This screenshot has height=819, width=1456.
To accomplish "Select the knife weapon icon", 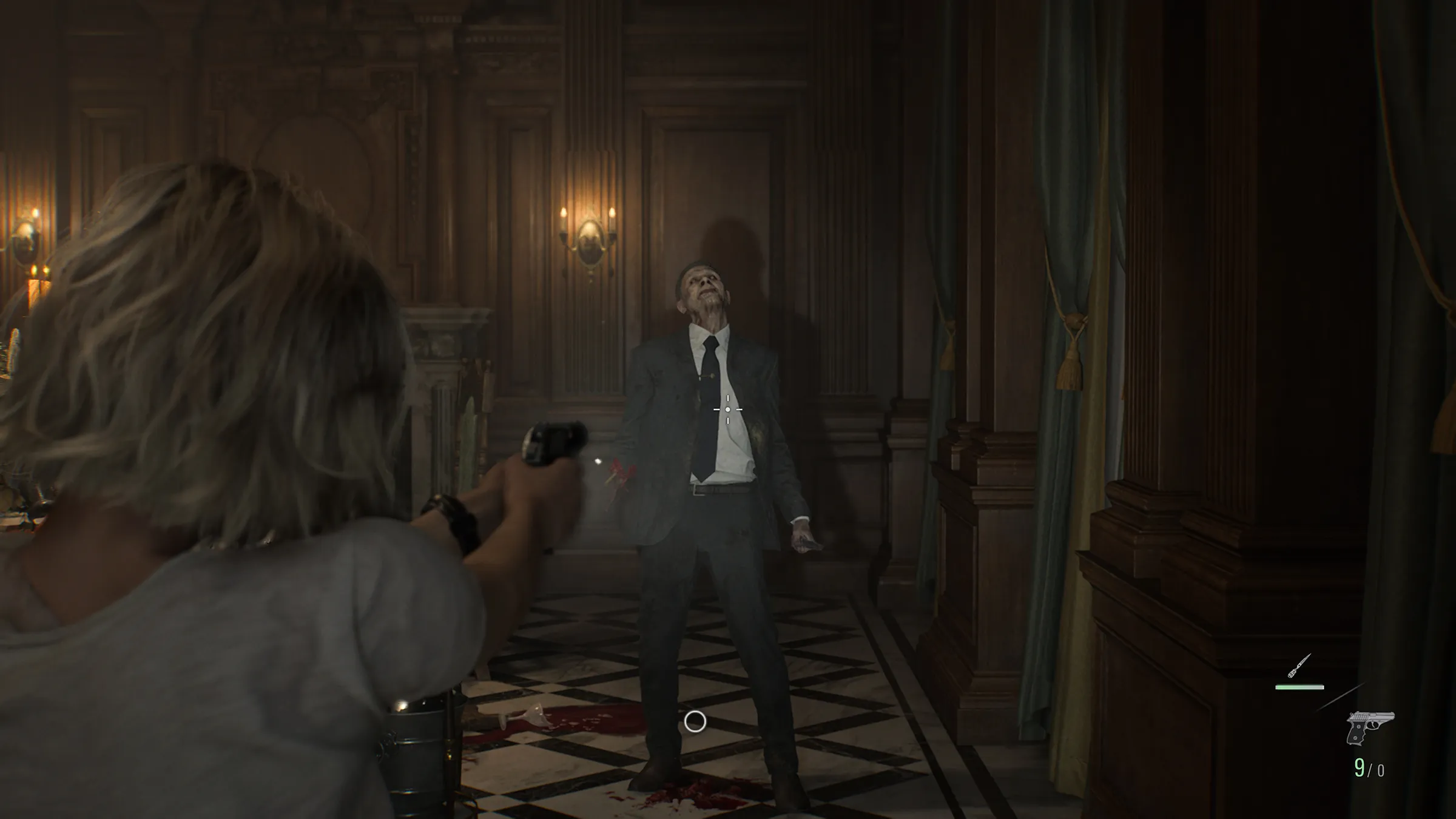I will tap(1299, 666).
